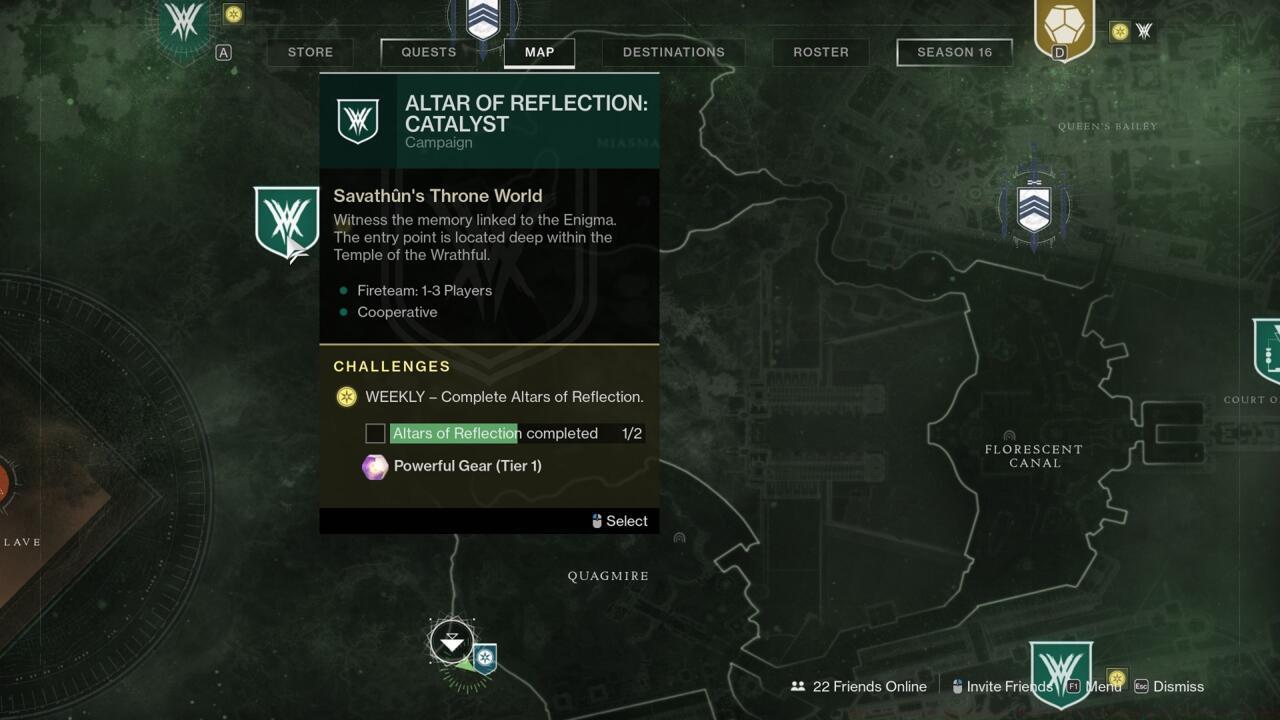This screenshot has width=1280, height=720.
Task: Open the Destinations tab
Action: [x=673, y=52]
